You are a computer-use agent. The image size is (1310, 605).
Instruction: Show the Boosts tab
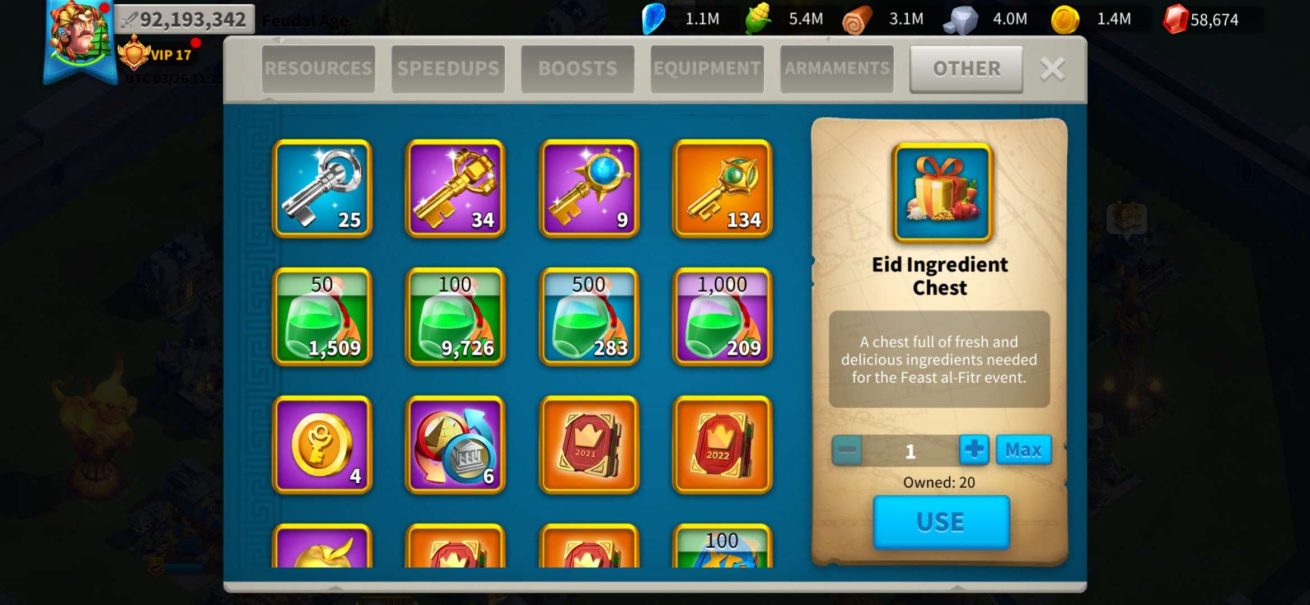click(577, 69)
